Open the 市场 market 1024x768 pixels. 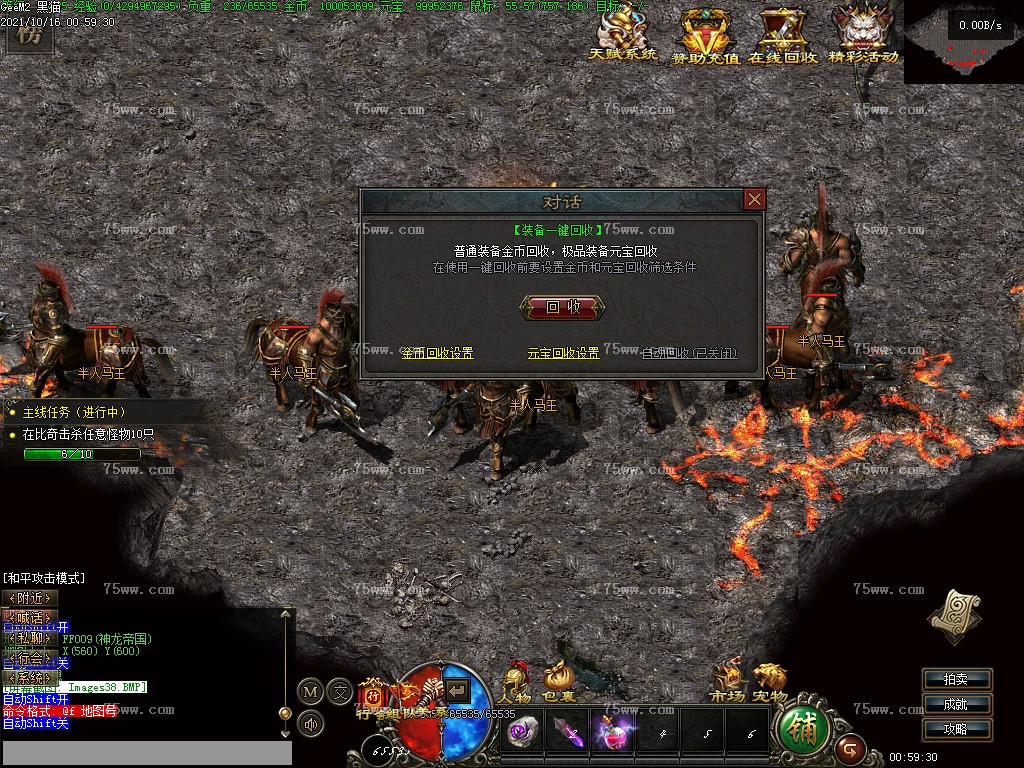point(728,683)
